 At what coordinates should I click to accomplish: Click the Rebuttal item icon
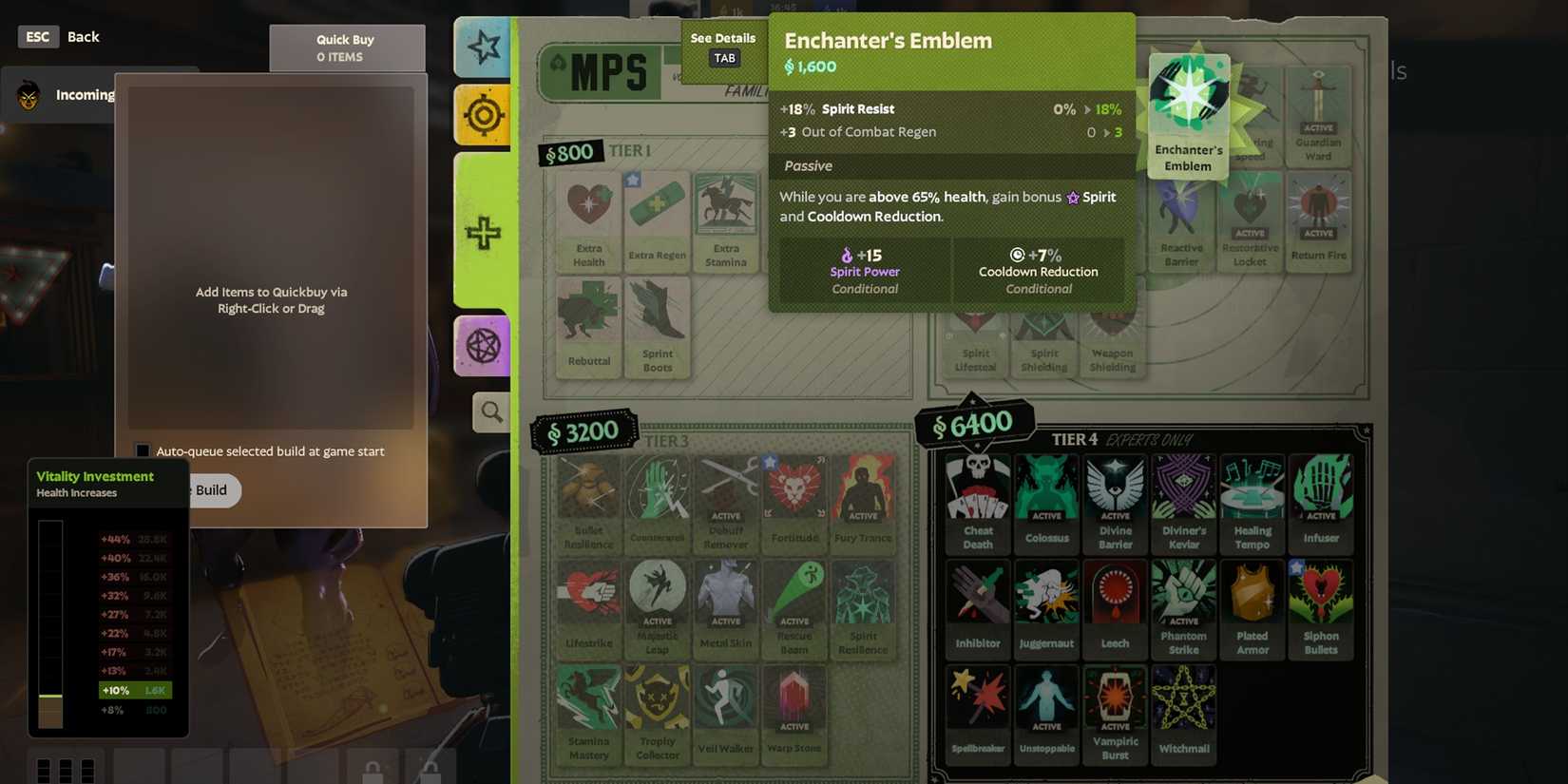pyautogui.click(x=587, y=325)
